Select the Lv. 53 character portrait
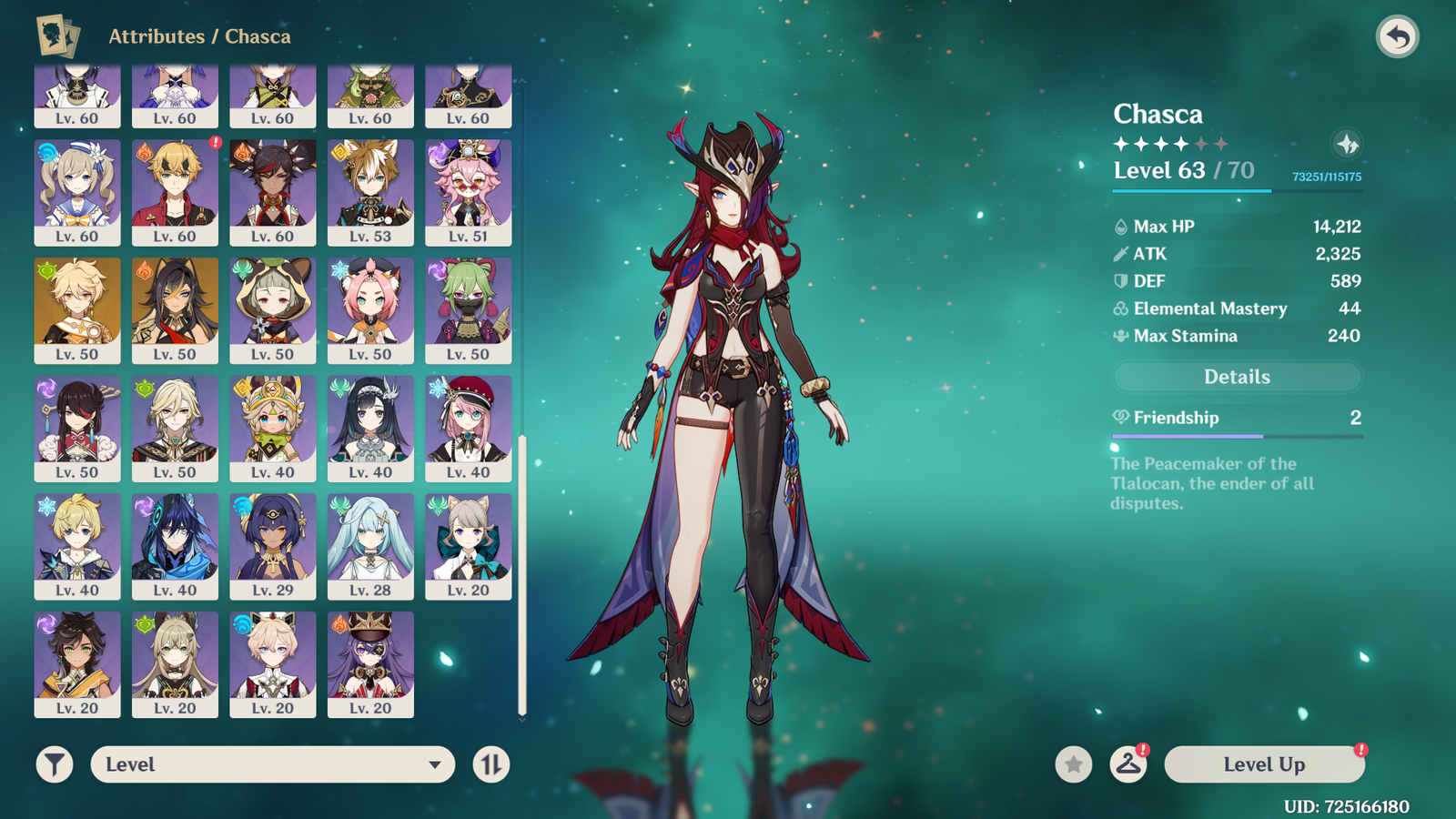The width and height of the screenshot is (1456, 819). (x=370, y=192)
